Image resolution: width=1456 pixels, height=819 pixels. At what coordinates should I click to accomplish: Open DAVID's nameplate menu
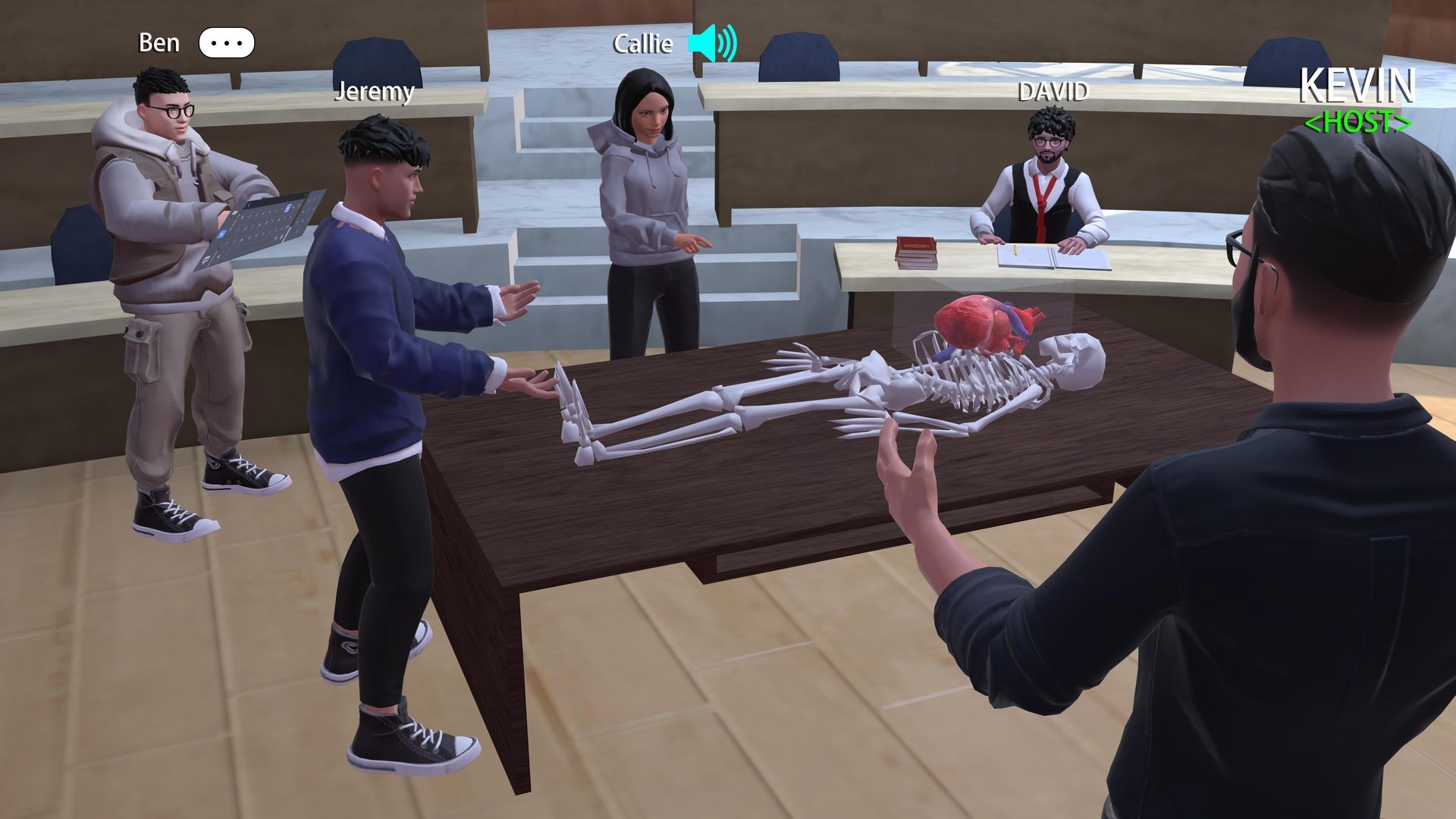pos(1053,93)
